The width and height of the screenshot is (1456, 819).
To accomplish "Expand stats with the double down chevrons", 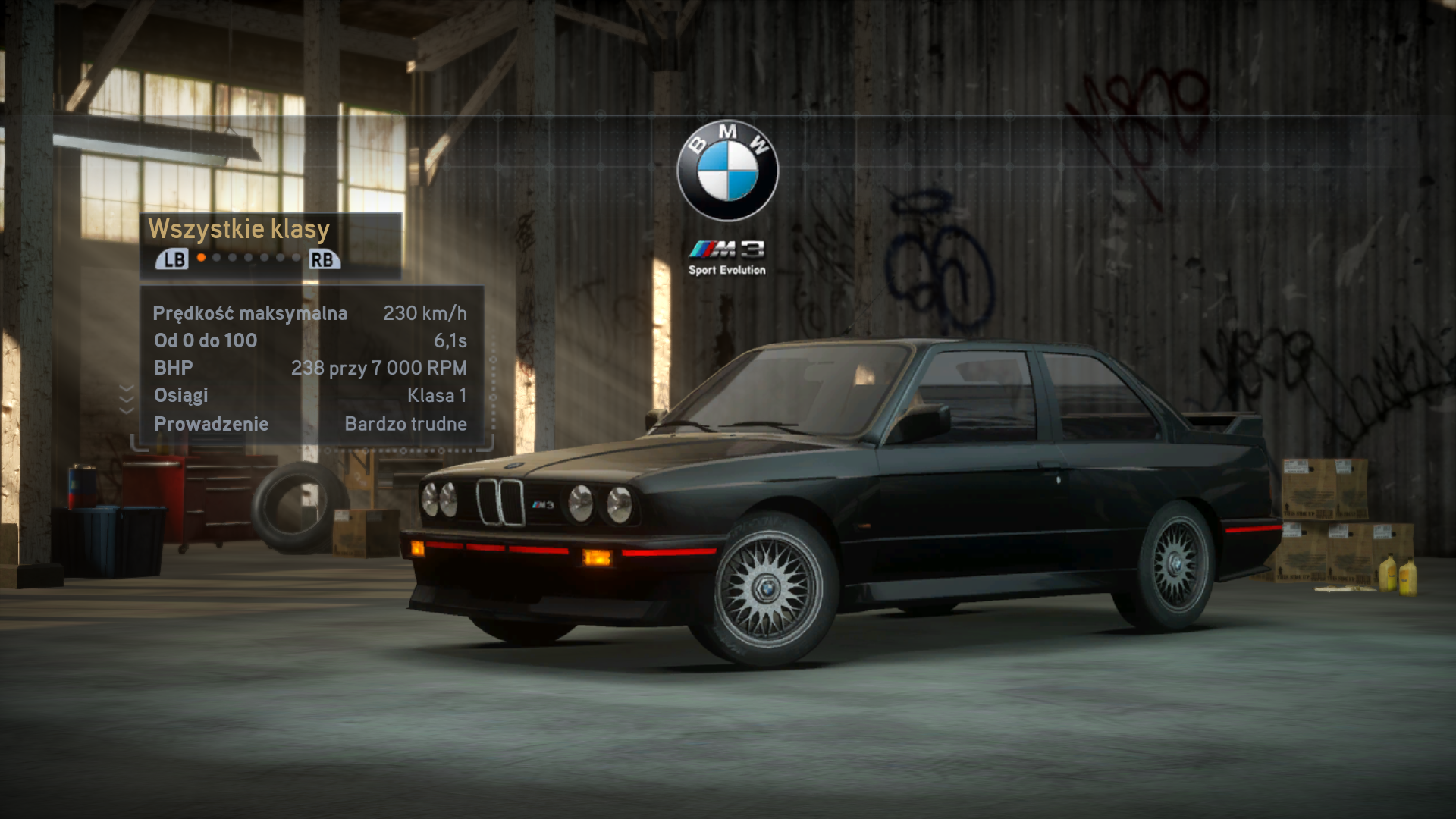I will (127, 399).
